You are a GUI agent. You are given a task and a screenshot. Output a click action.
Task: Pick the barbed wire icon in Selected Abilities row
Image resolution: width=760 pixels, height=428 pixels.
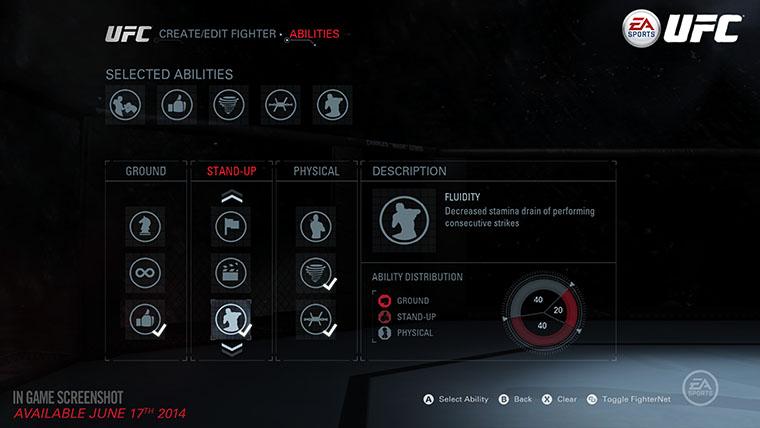(x=281, y=104)
